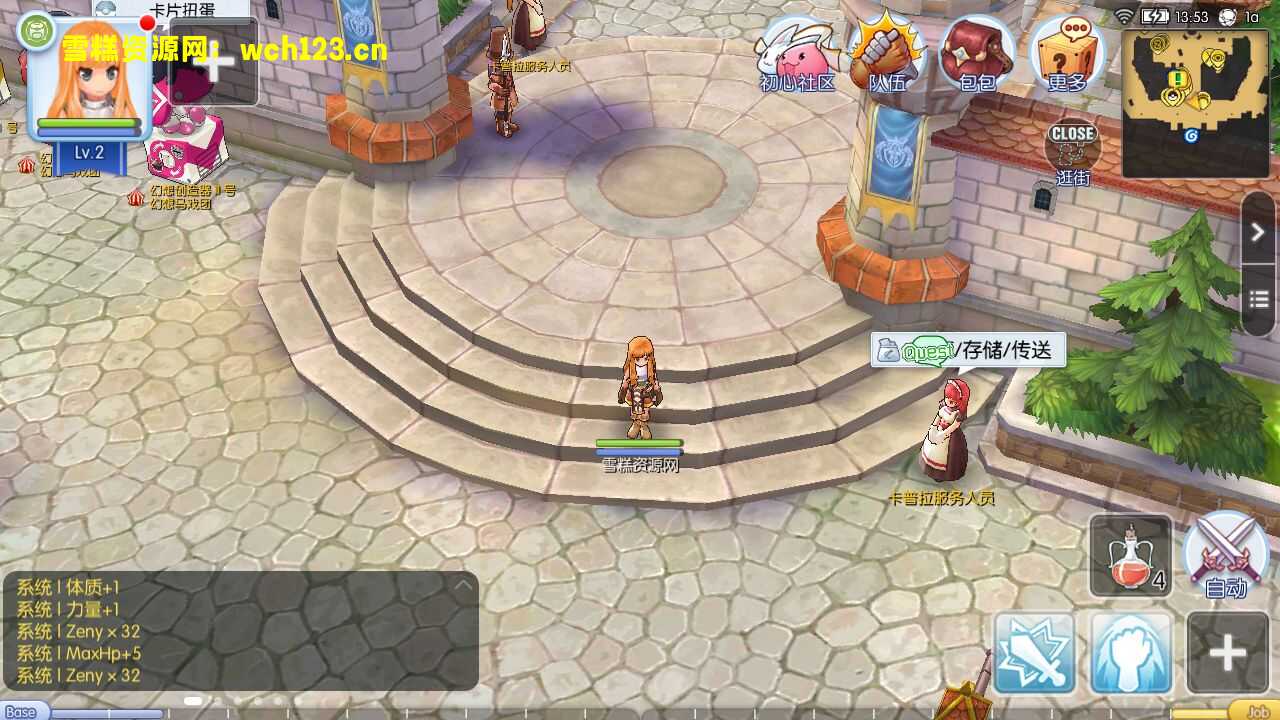1280x720 pixels.
Task: Open the 包包 backpack
Action: point(976,55)
